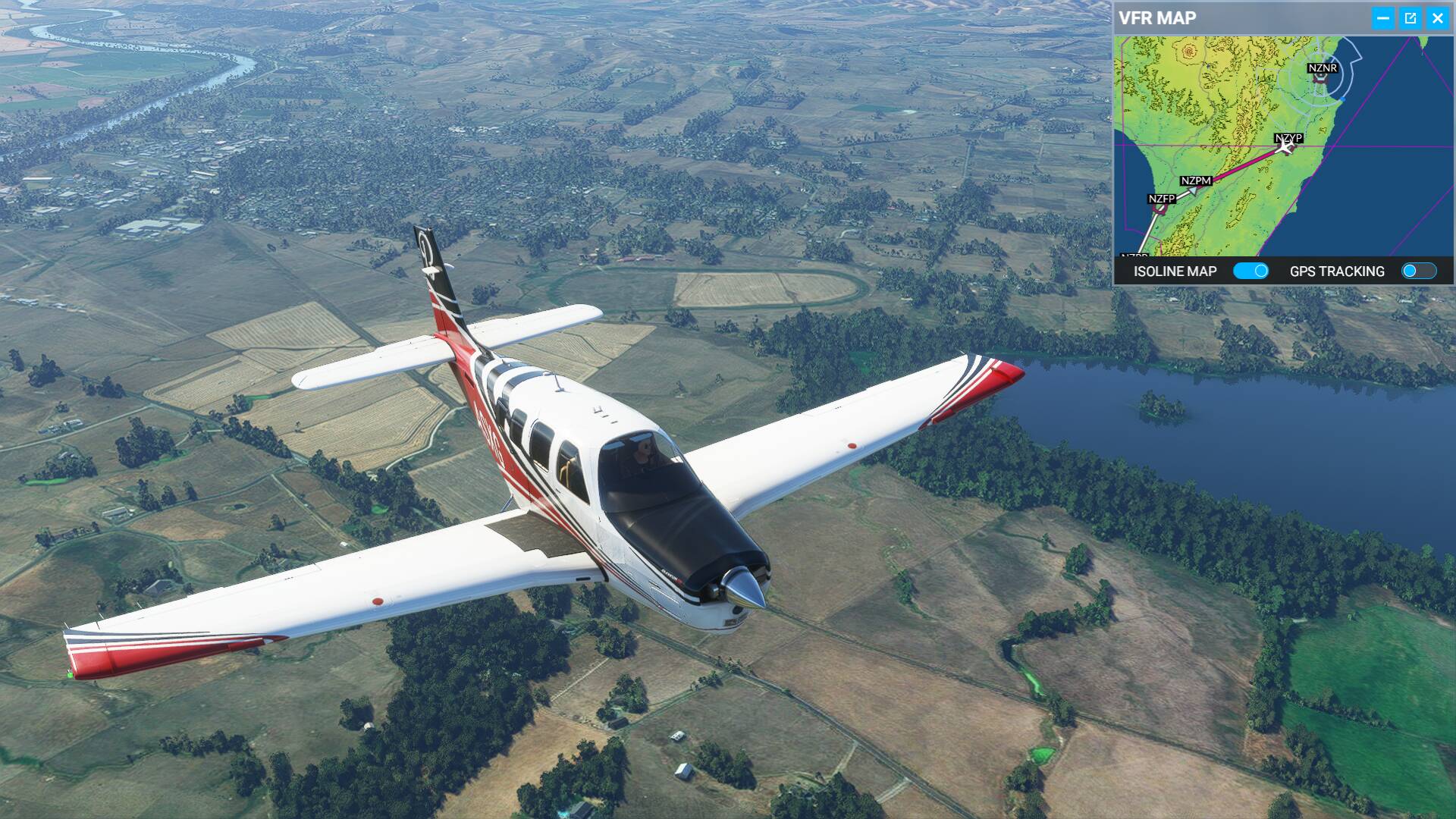Click the NZYP airport label on map
Screen dimensions: 1456x819
pos(1288,138)
